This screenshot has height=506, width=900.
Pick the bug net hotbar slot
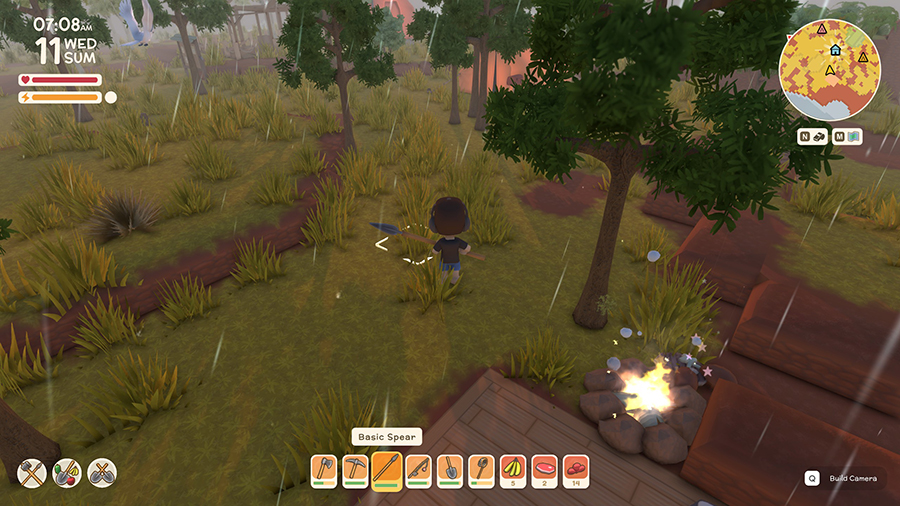(x=480, y=469)
